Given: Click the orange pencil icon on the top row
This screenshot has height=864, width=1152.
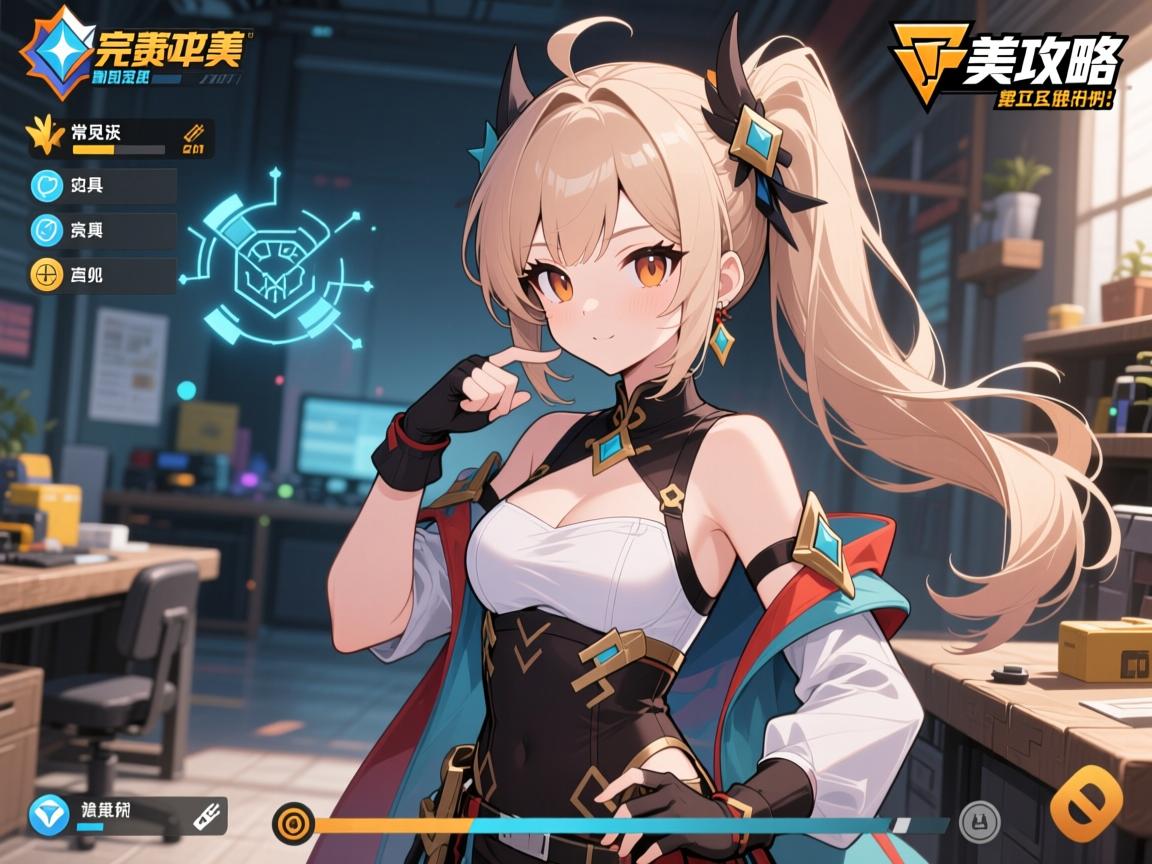Looking at the screenshot, I should 195,137.
